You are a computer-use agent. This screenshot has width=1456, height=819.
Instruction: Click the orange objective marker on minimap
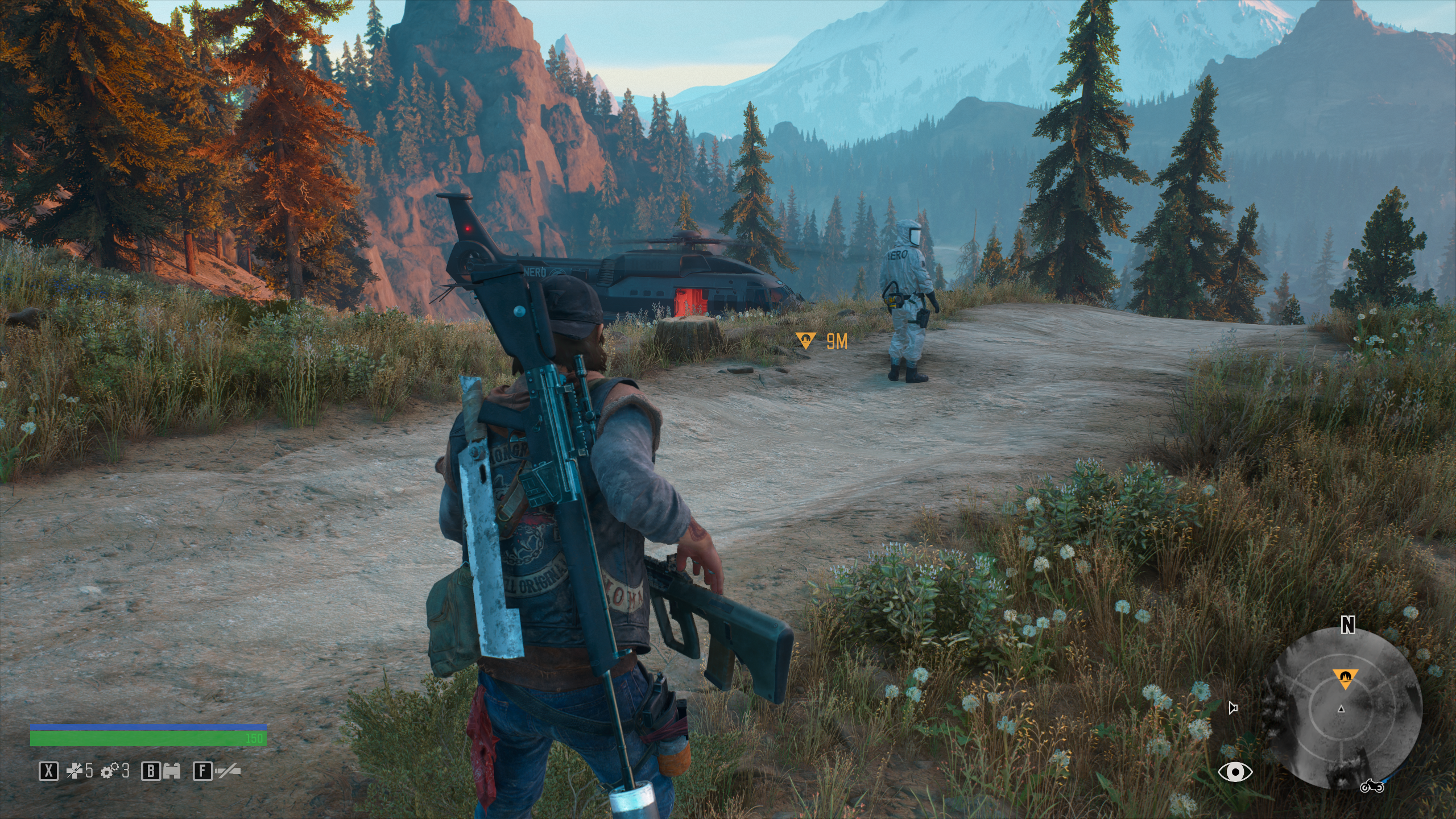click(x=1345, y=678)
